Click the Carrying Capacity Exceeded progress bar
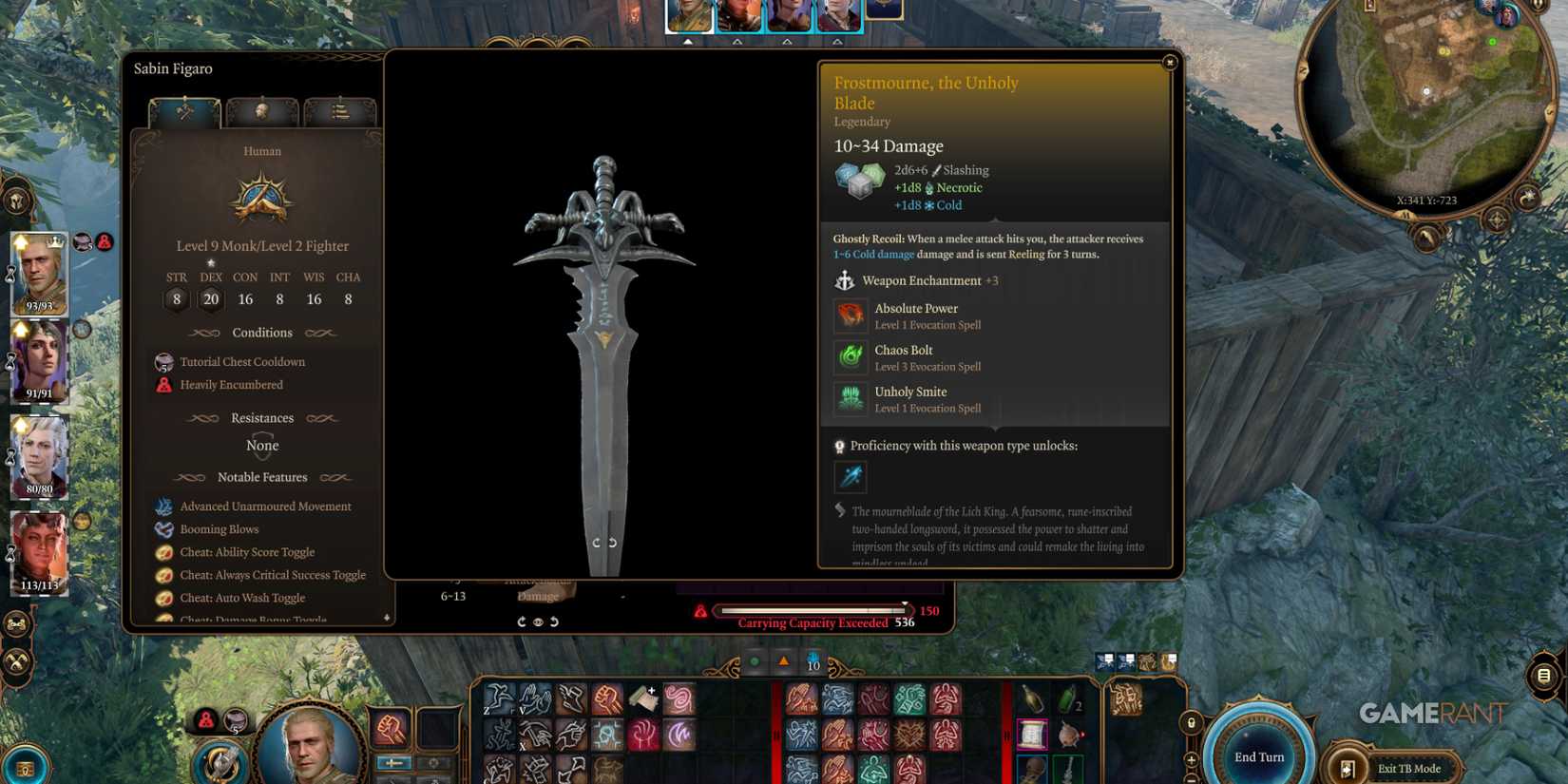 pos(811,610)
